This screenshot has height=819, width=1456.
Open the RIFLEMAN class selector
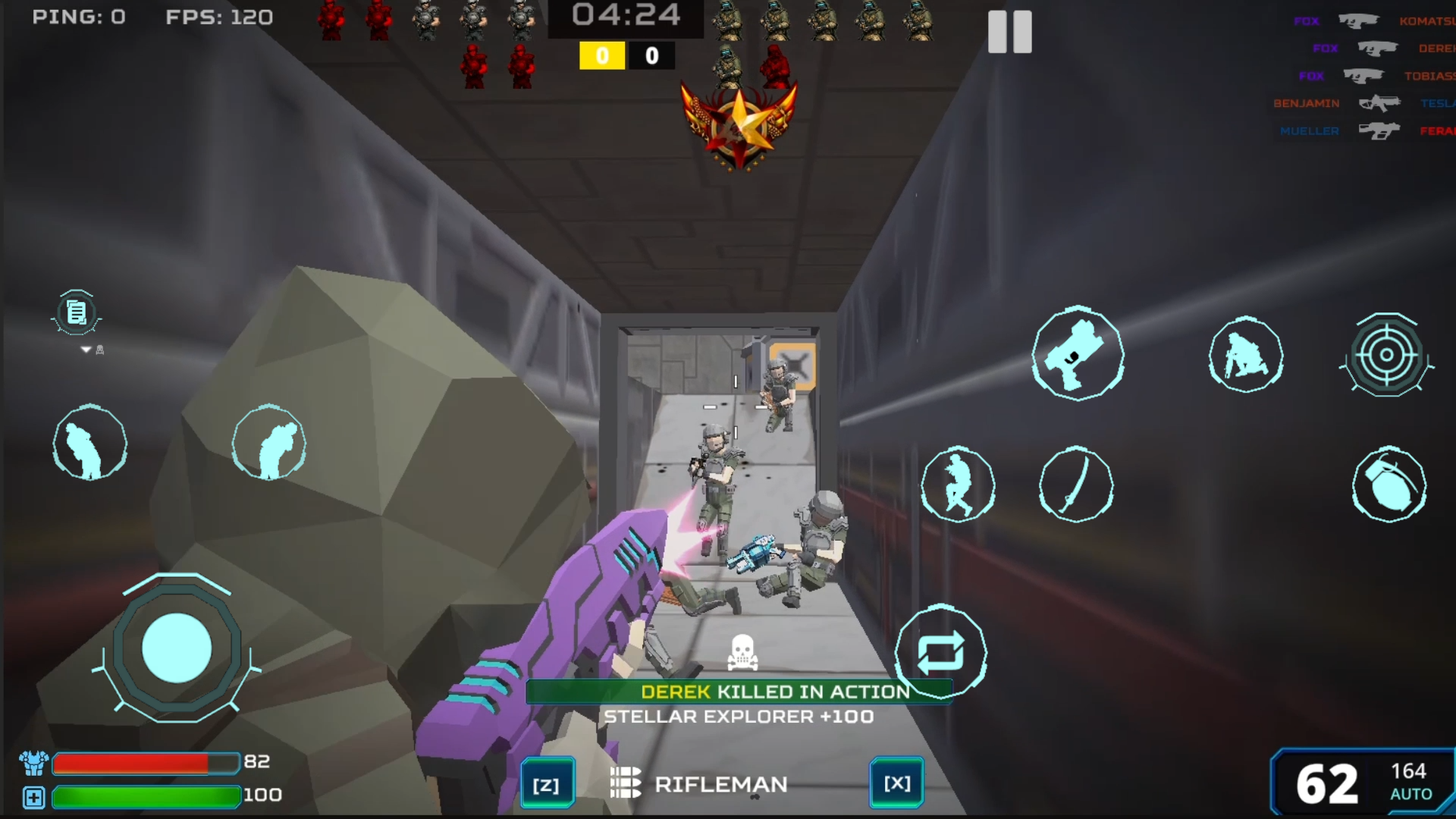click(x=722, y=784)
